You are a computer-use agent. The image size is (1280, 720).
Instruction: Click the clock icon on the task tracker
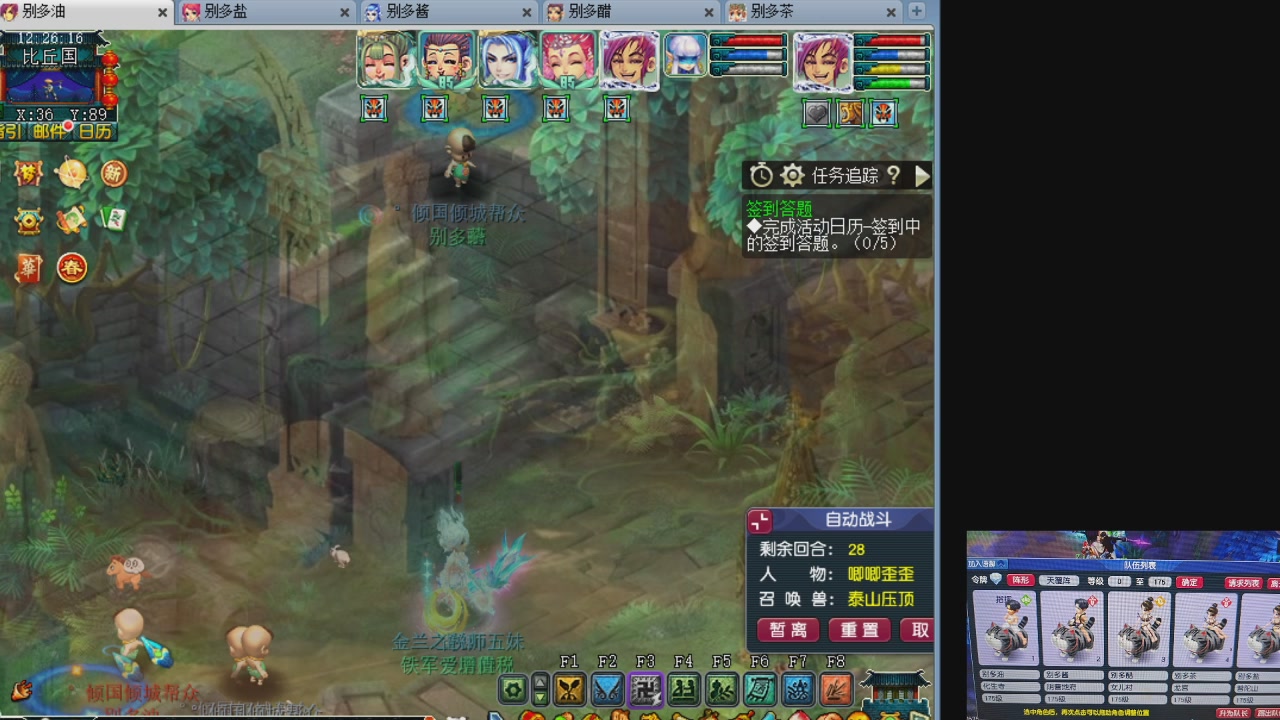point(760,175)
